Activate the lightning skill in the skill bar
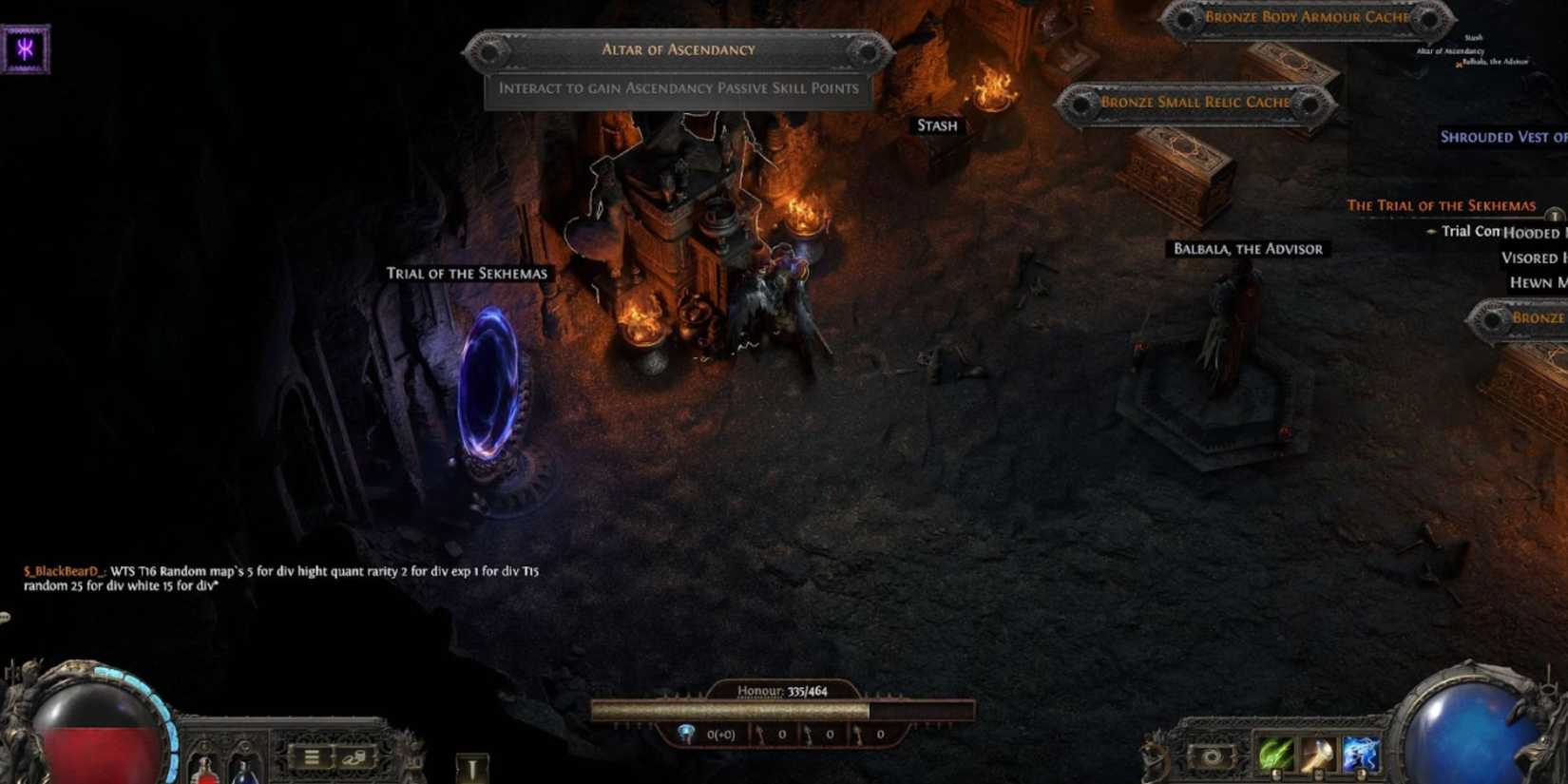 [1360, 754]
